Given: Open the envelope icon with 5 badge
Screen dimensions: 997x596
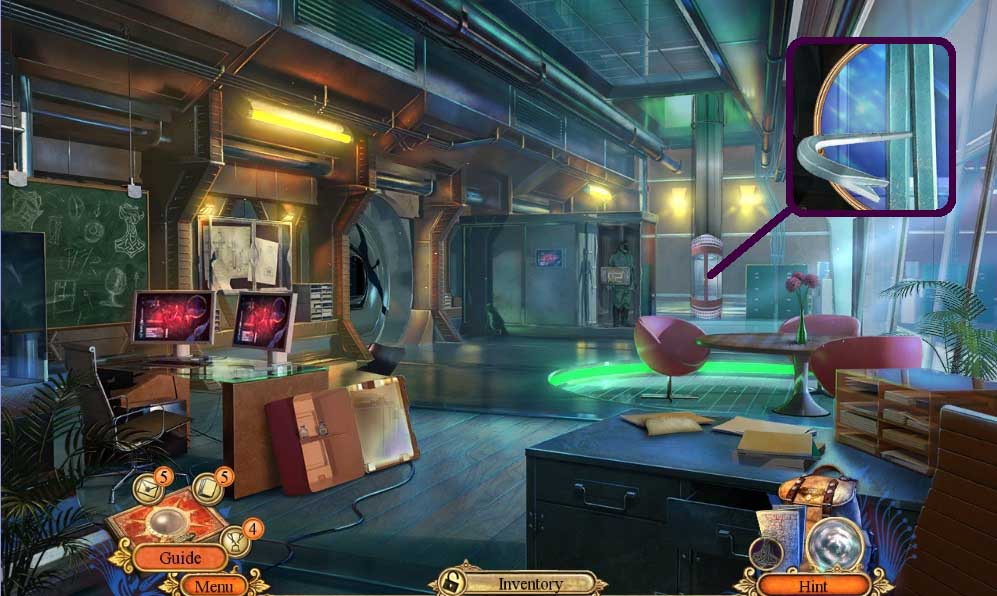Looking at the screenshot, I should tap(148, 490).
